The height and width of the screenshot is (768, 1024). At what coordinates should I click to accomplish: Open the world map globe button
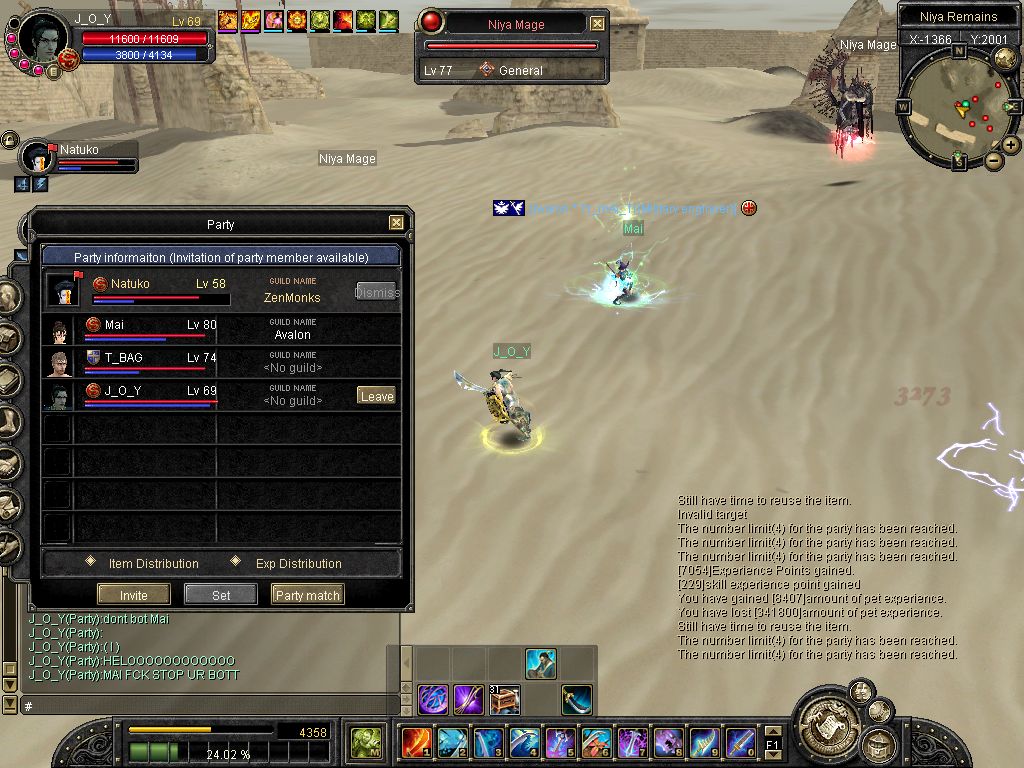1005,59
